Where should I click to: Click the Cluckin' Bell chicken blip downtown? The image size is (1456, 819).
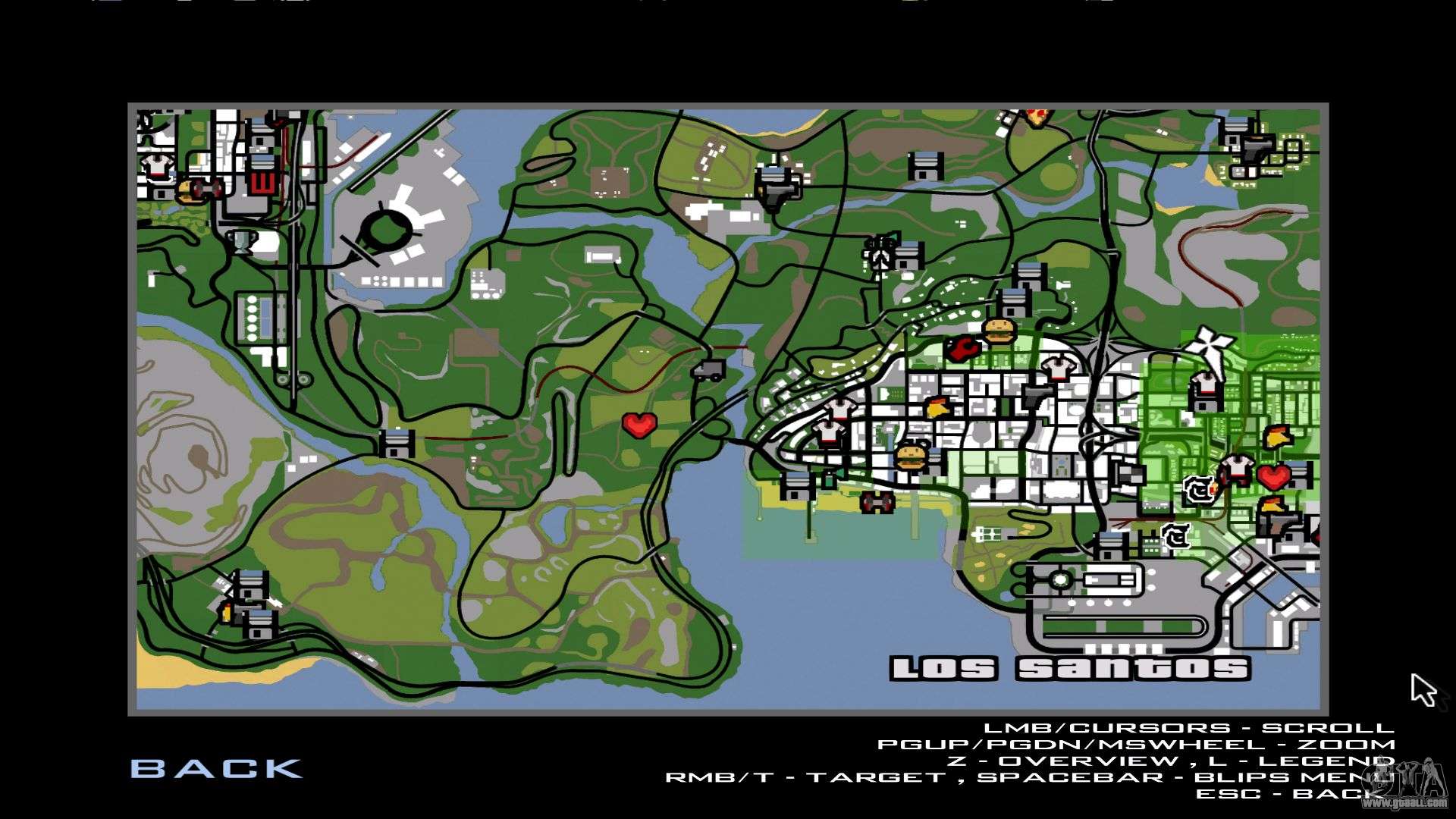[937, 406]
